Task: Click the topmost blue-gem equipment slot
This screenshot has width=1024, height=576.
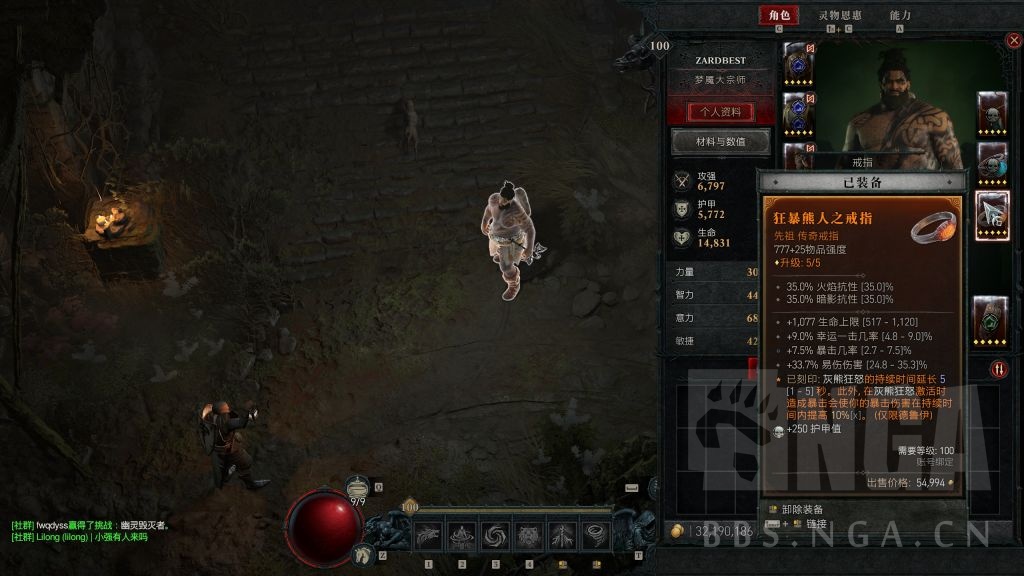Action: tap(798, 60)
